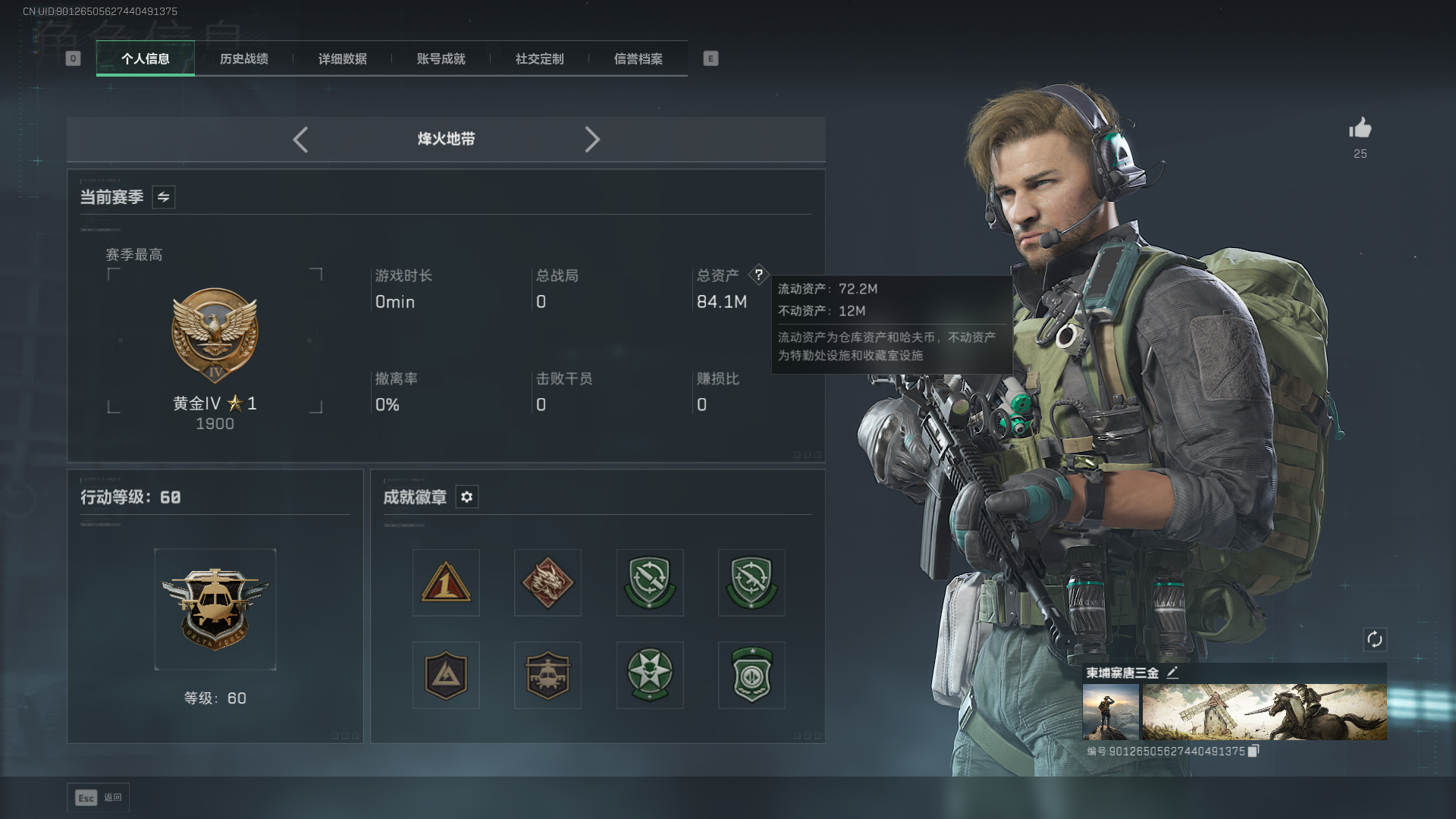
Task: Click the rotate character refresh button
Action: (x=1374, y=639)
